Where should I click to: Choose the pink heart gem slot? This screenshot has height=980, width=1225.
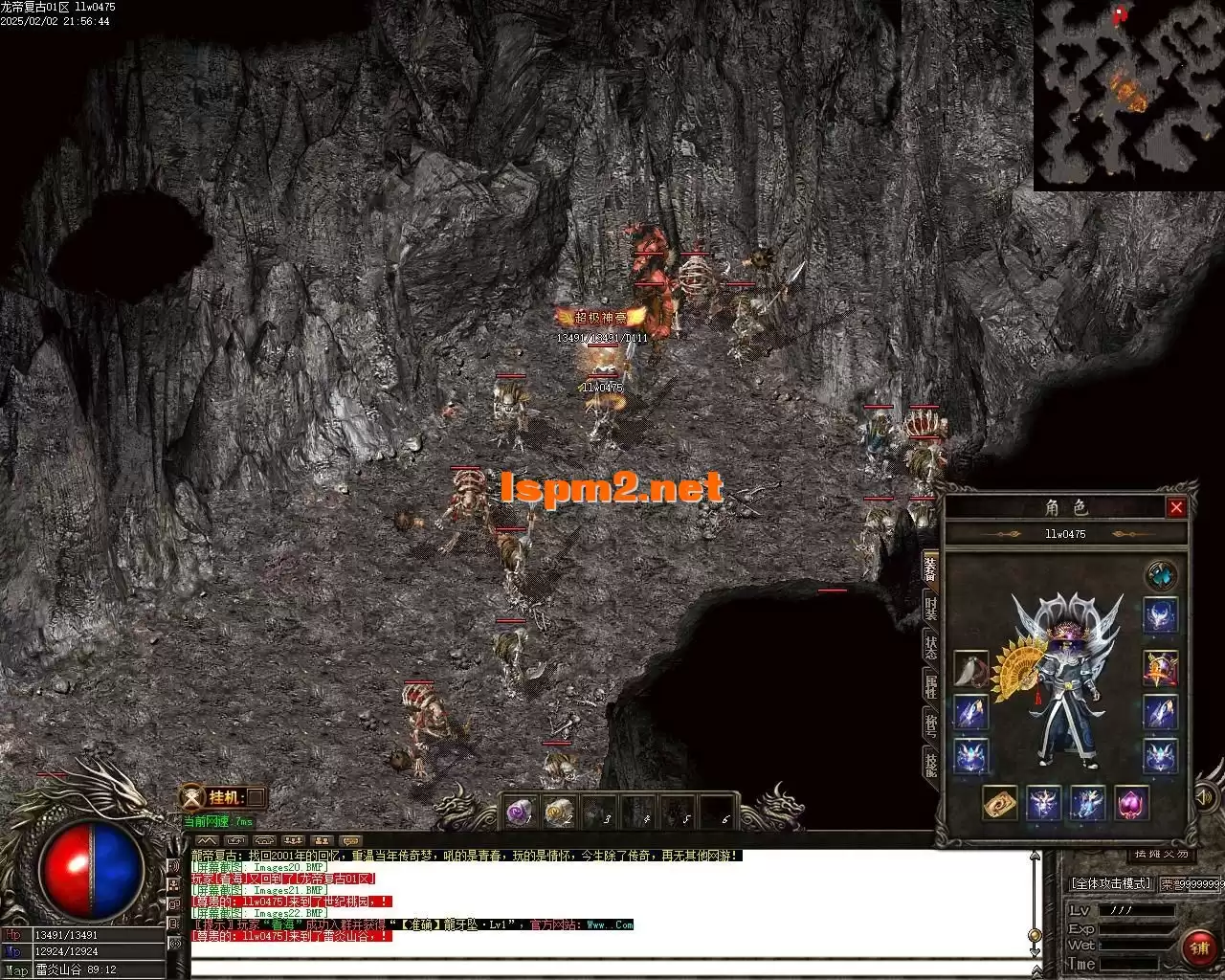(x=1132, y=803)
